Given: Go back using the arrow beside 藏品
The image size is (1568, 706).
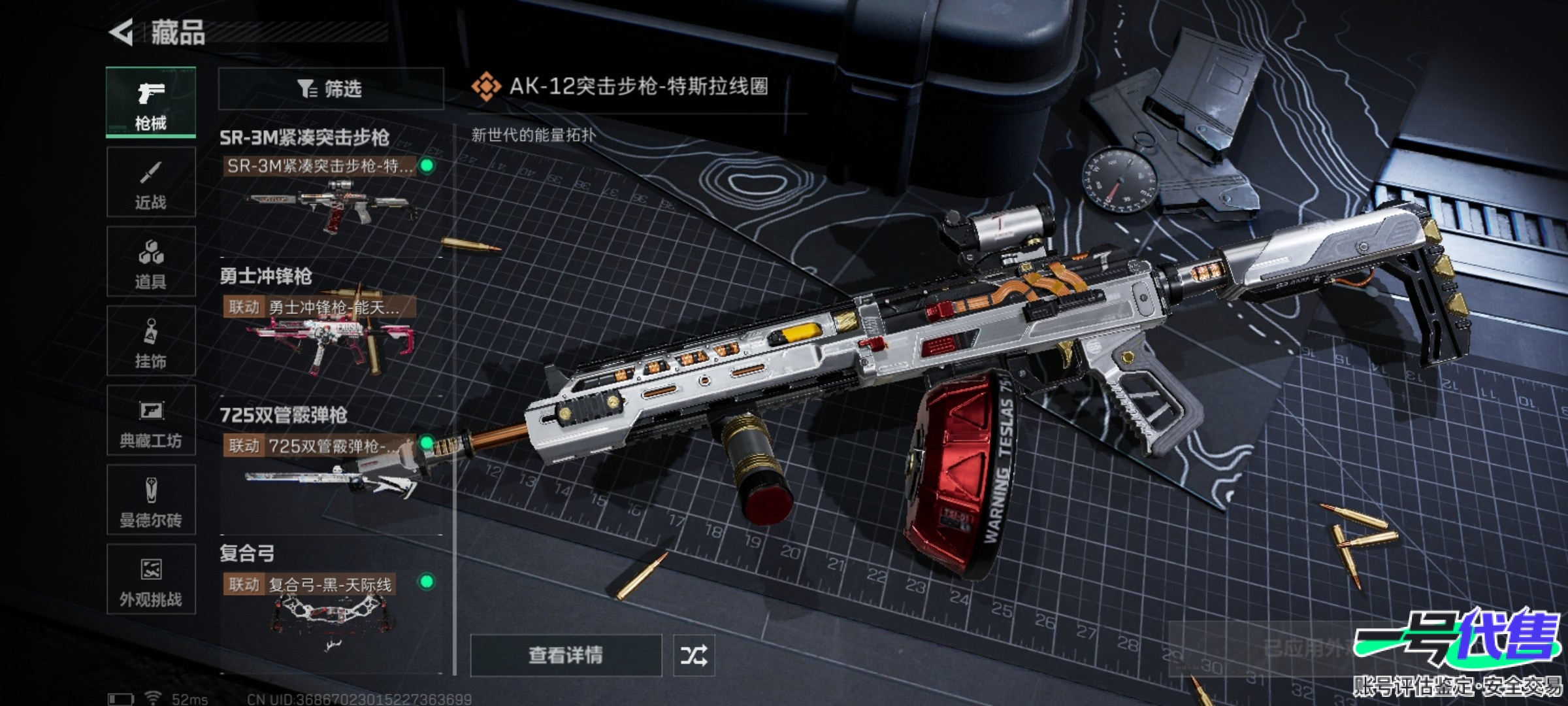Looking at the screenshot, I should (x=122, y=32).
